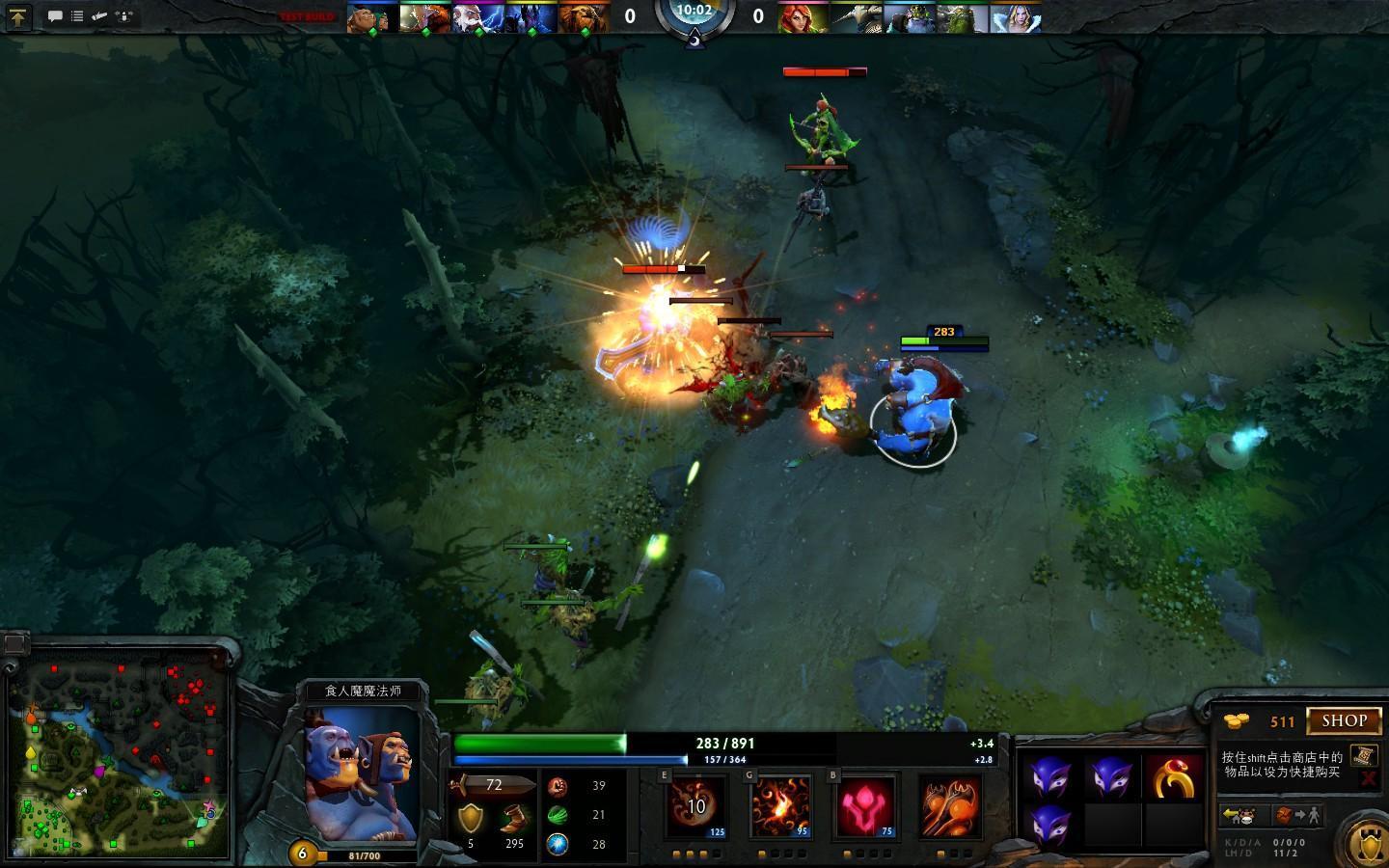Activate the Bloodlust ability icon
Image resolution: width=1389 pixels, height=868 pixels.
[x=866, y=806]
